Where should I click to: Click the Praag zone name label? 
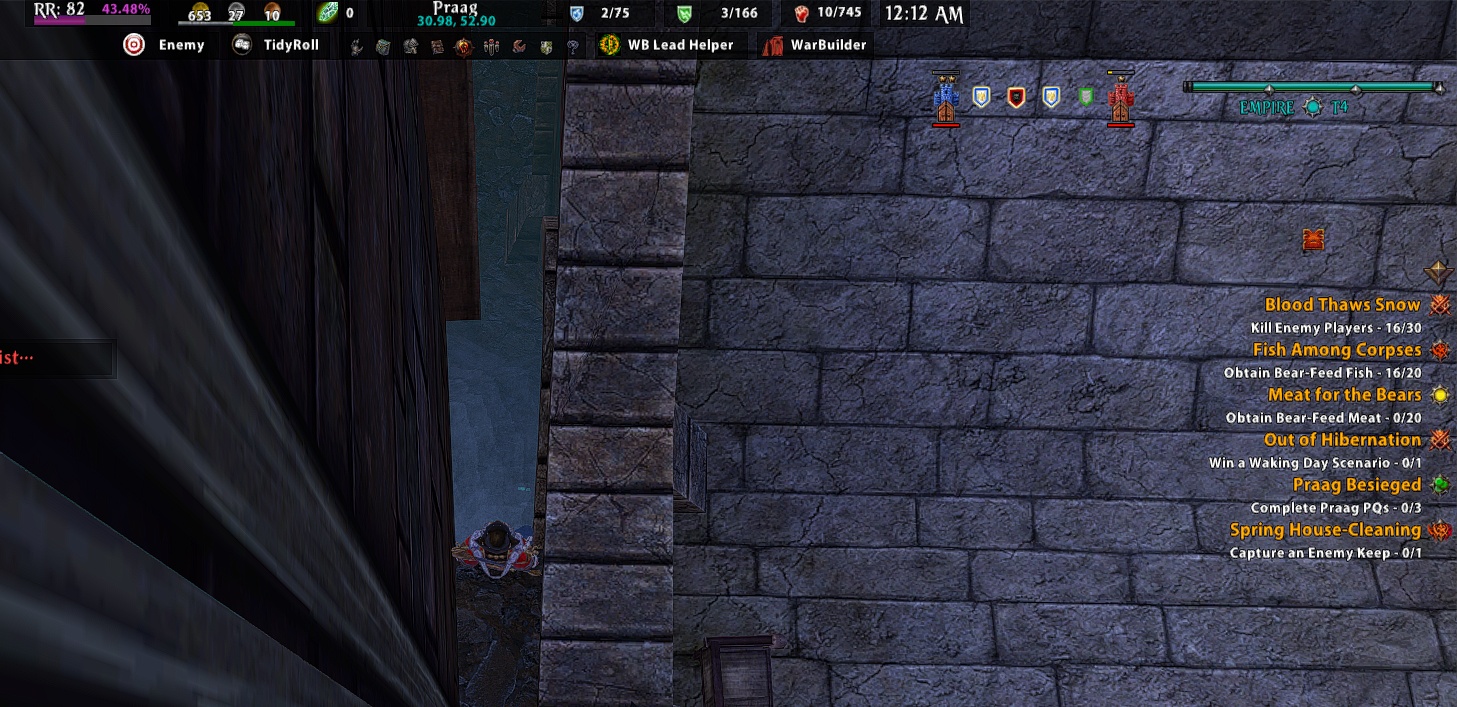(453, 7)
